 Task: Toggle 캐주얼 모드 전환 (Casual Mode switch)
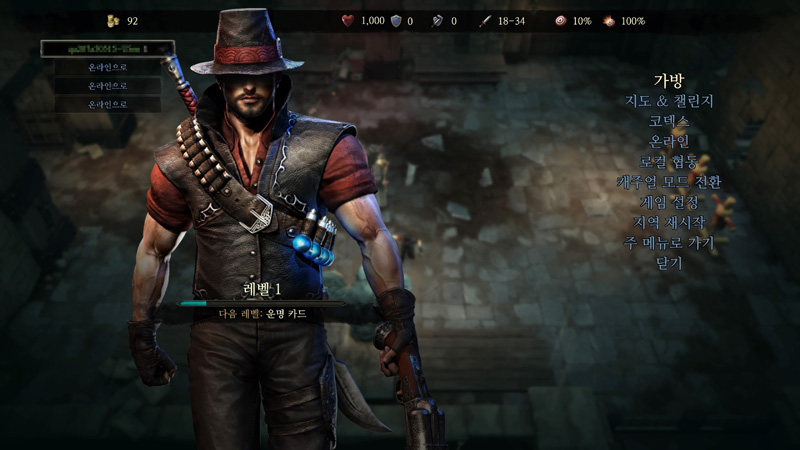(668, 182)
